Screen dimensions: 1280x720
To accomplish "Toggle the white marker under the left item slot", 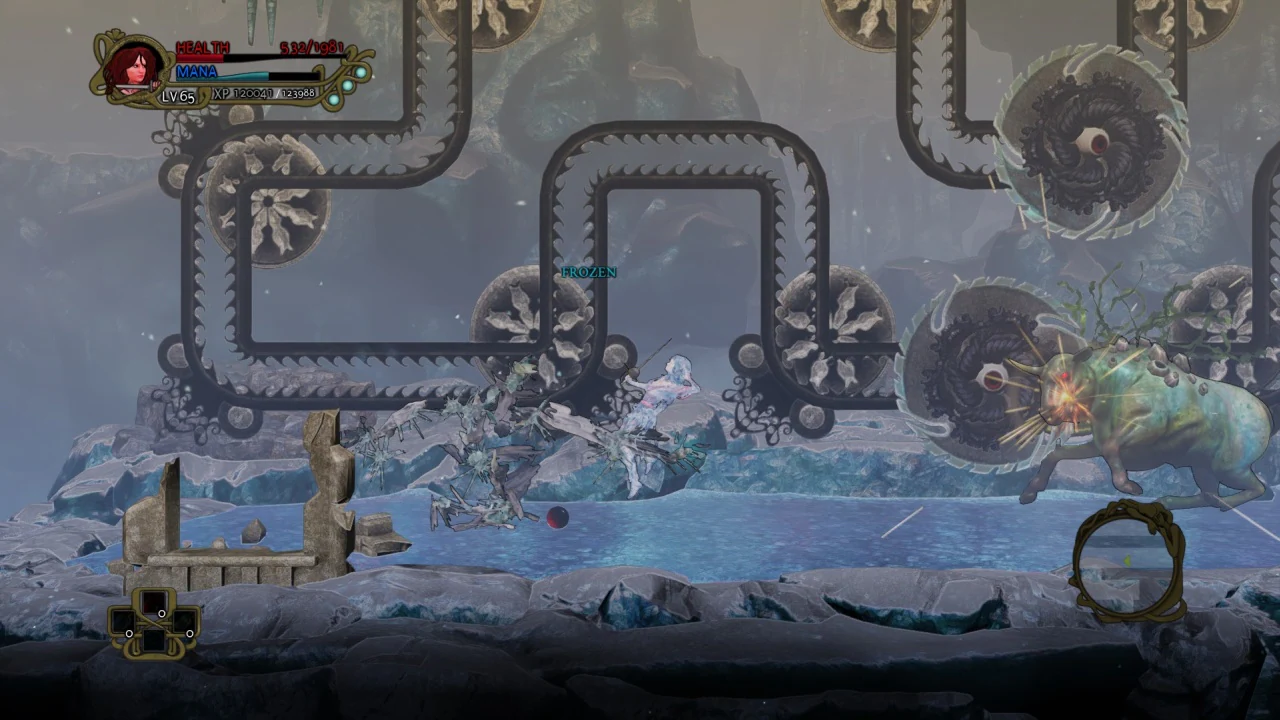I will tap(130, 634).
